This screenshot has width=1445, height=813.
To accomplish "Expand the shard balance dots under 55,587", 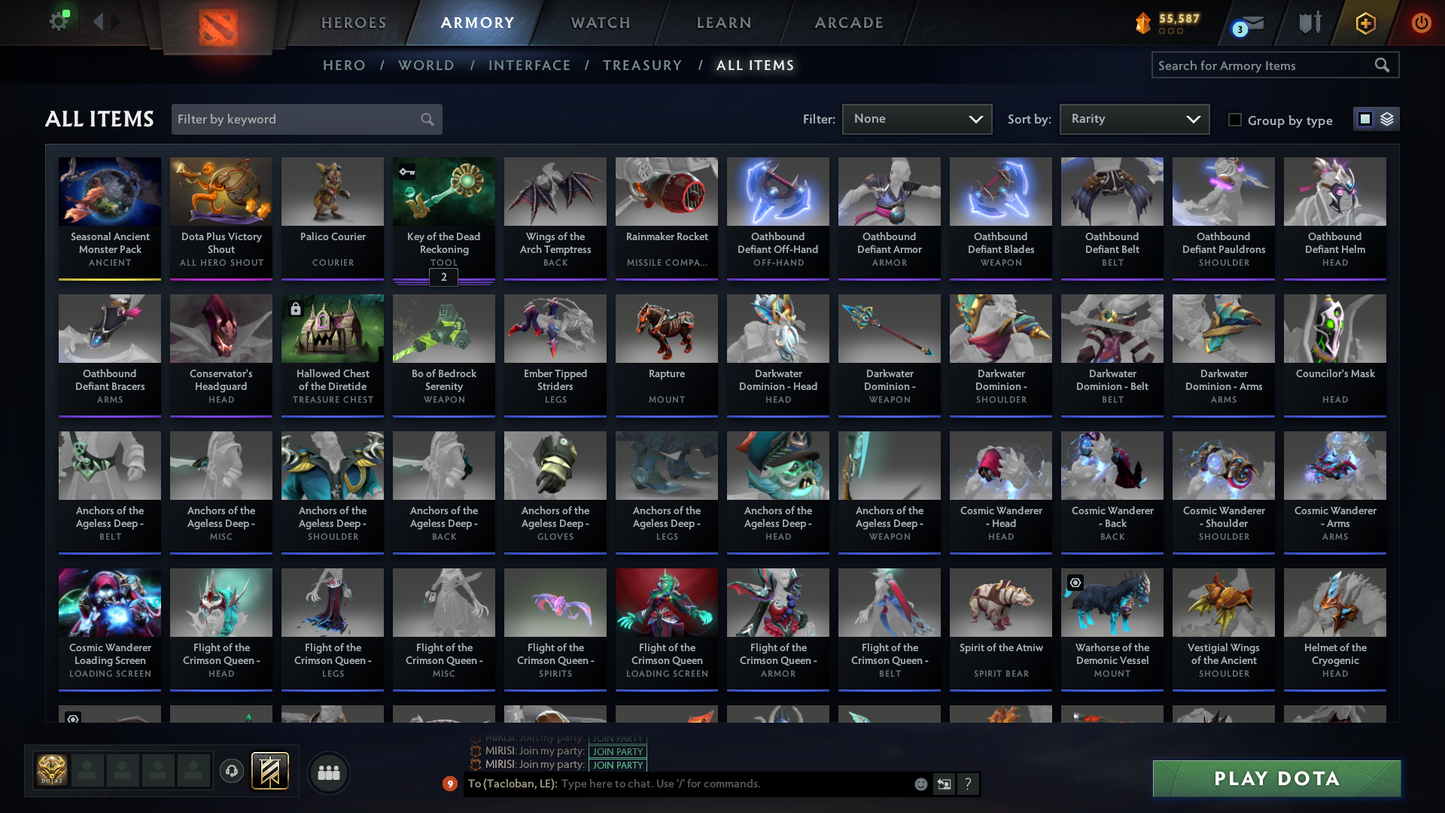I will (x=1170, y=31).
